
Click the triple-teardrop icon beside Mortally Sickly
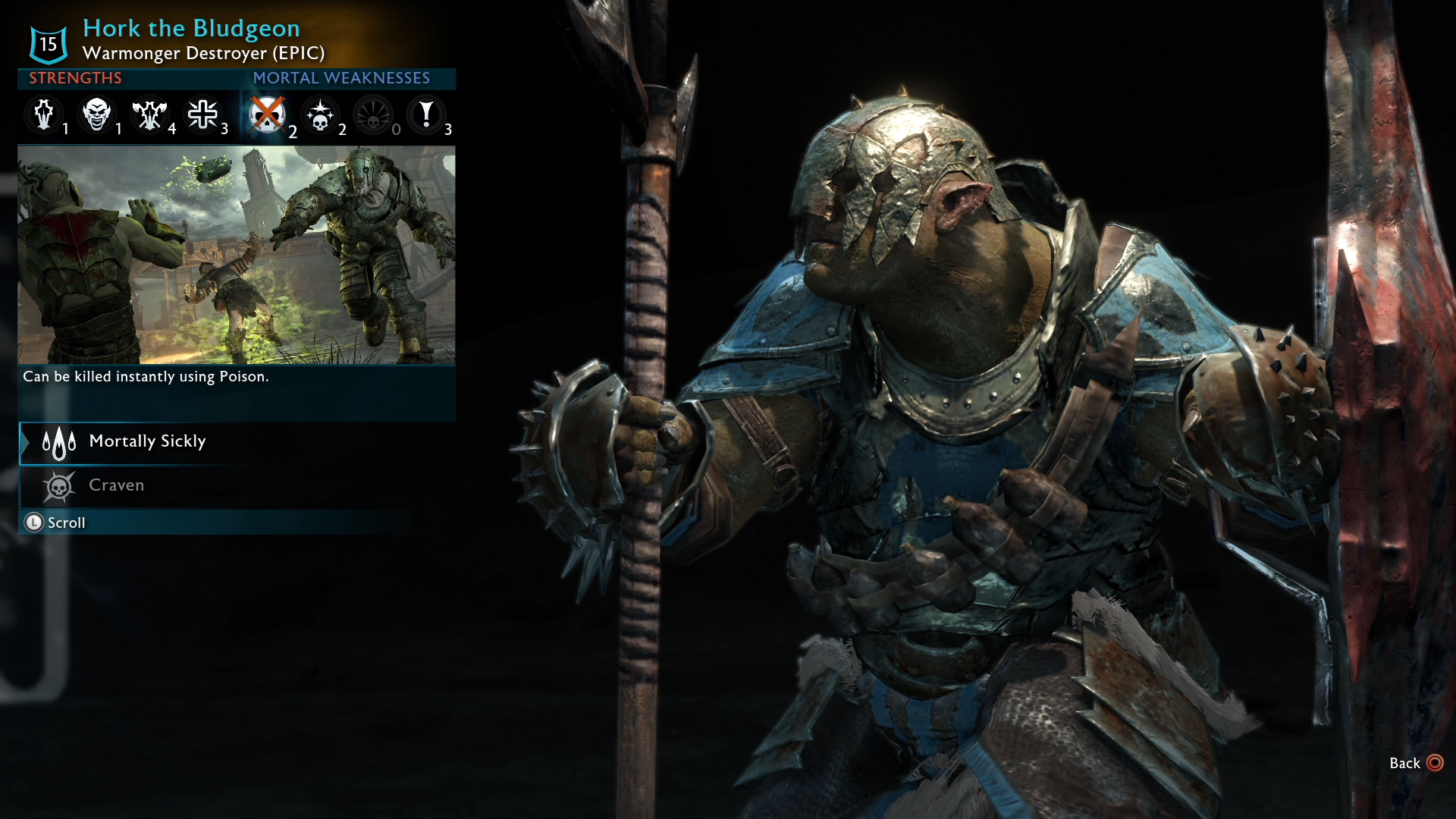pos(58,443)
